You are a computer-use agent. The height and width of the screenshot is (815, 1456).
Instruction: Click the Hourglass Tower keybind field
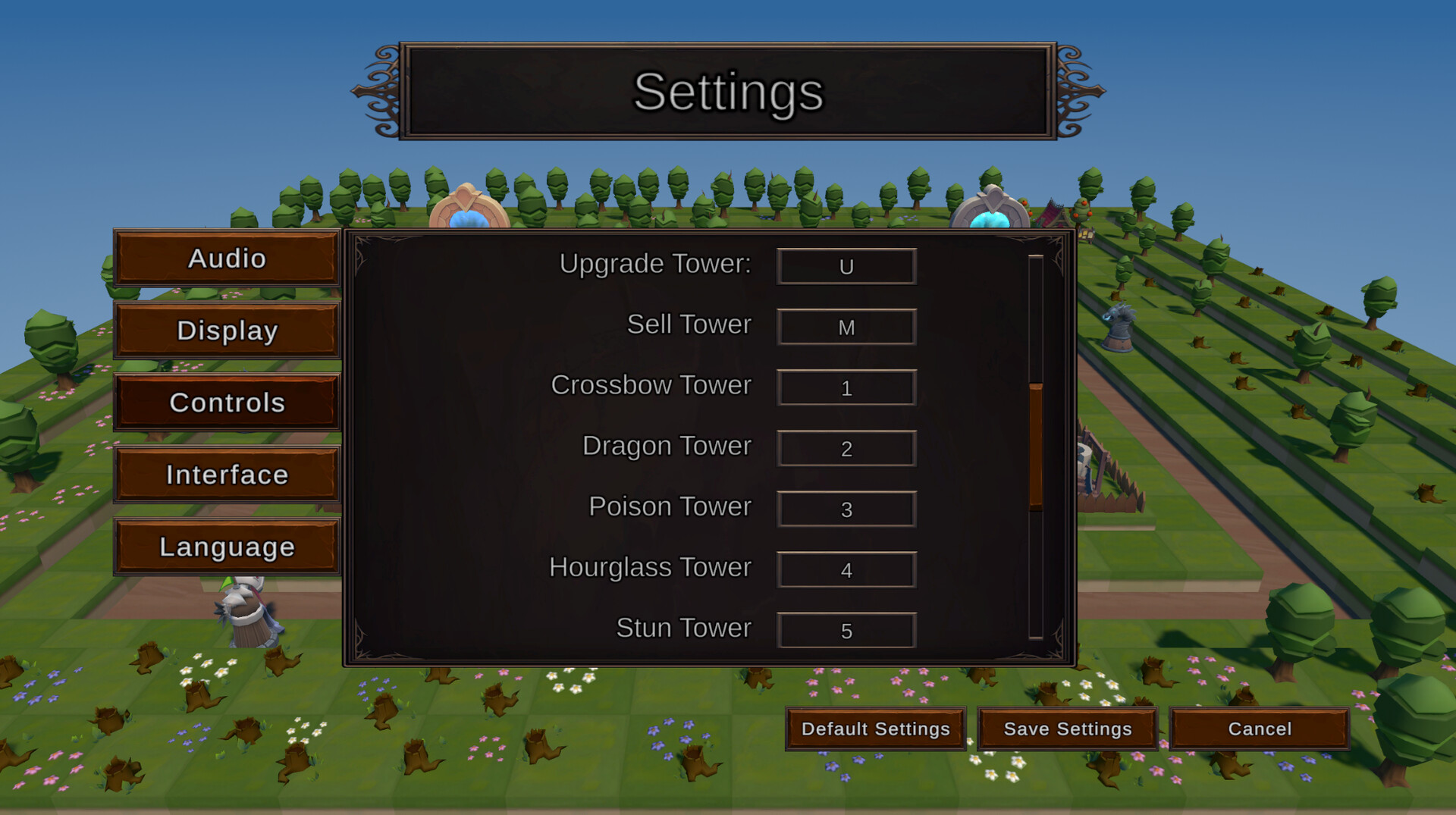tap(846, 569)
